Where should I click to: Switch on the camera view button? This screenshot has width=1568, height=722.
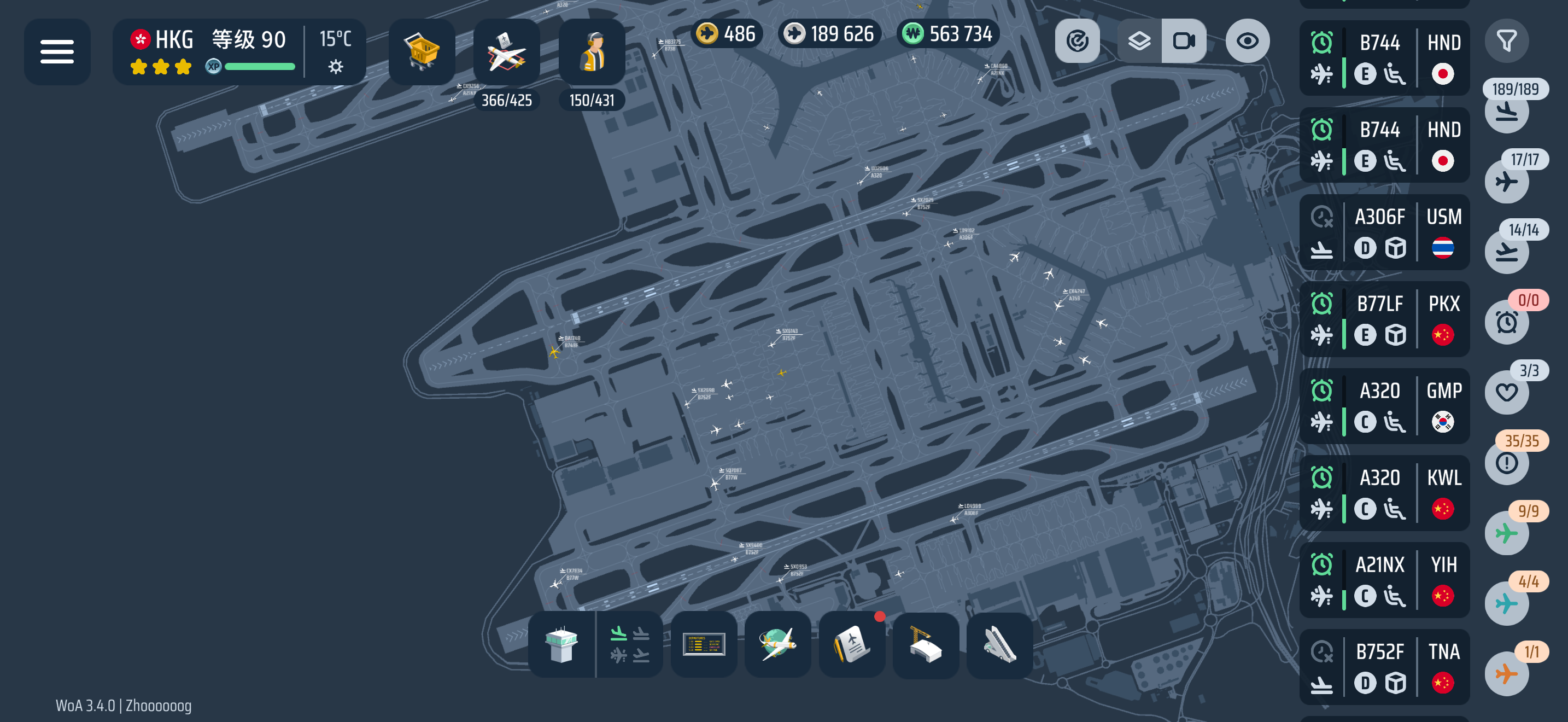(x=1183, y=42)
